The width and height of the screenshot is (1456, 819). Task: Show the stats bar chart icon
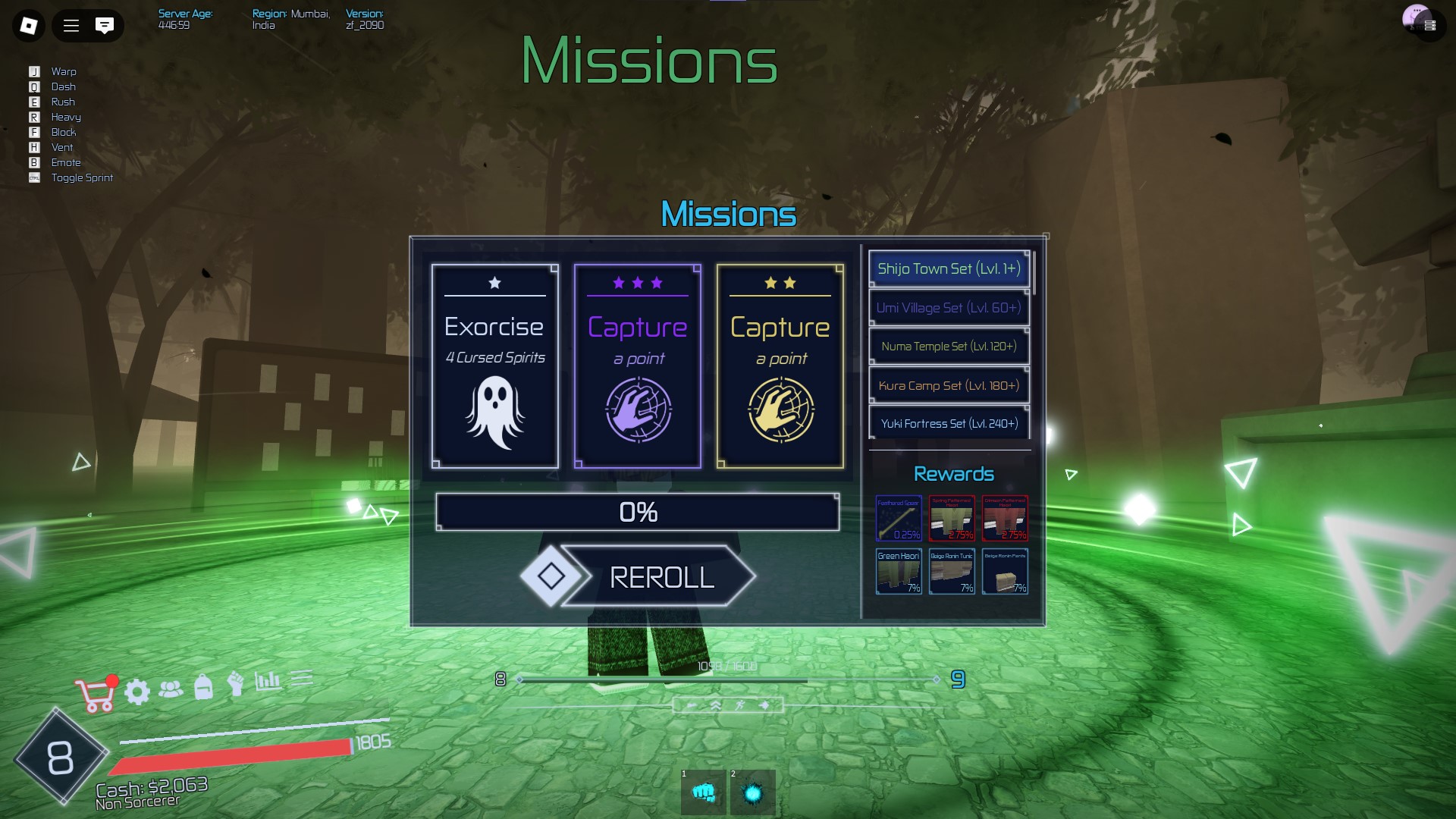[x=268, y=680]
